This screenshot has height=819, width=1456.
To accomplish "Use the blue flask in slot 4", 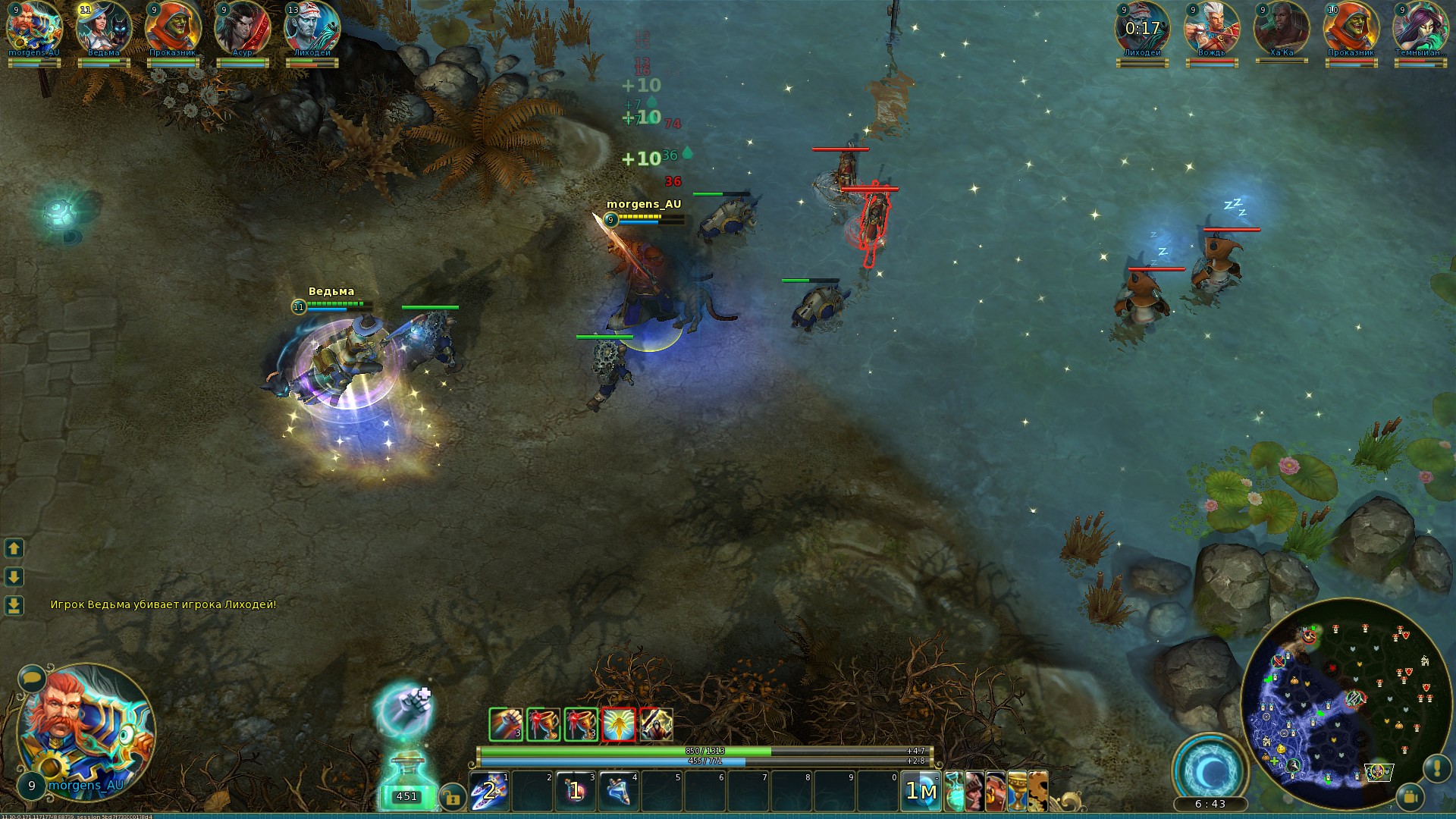I will (x=620, y=790).
